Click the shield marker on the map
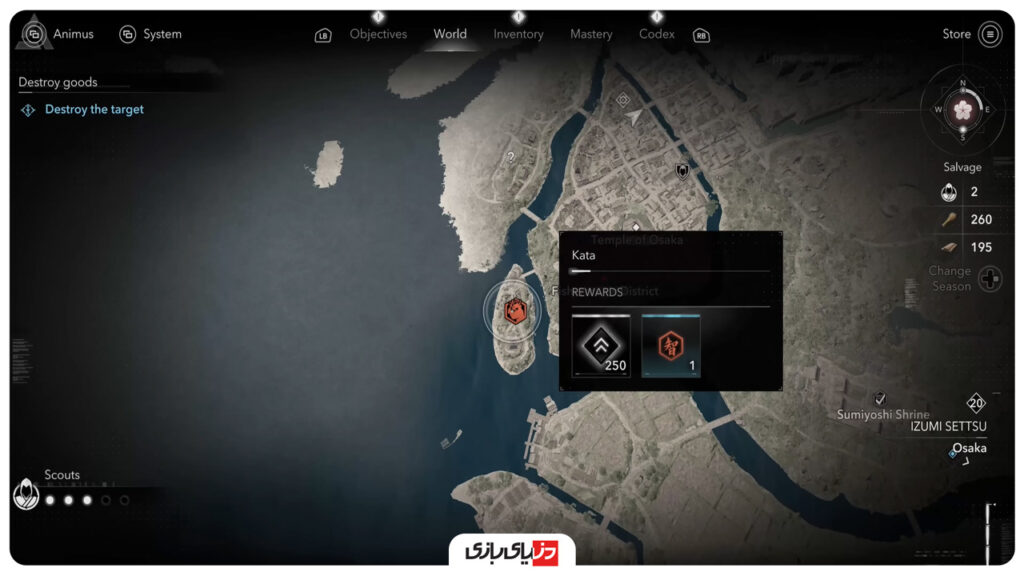 (683, 171)
